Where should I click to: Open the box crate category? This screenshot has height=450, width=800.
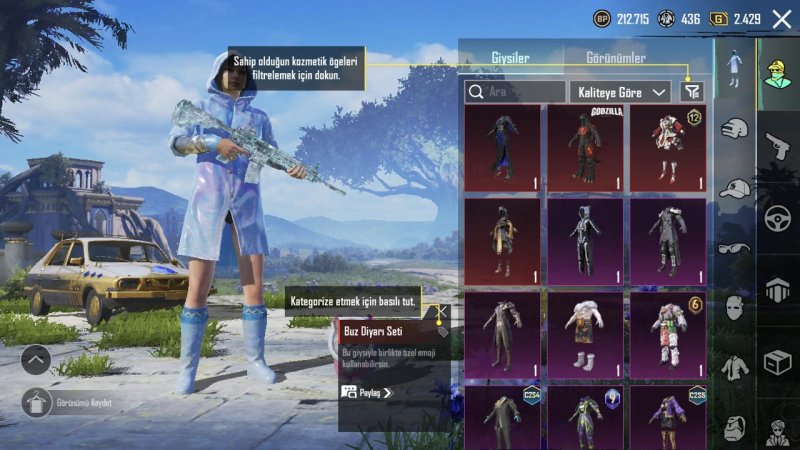click(778, 361)
